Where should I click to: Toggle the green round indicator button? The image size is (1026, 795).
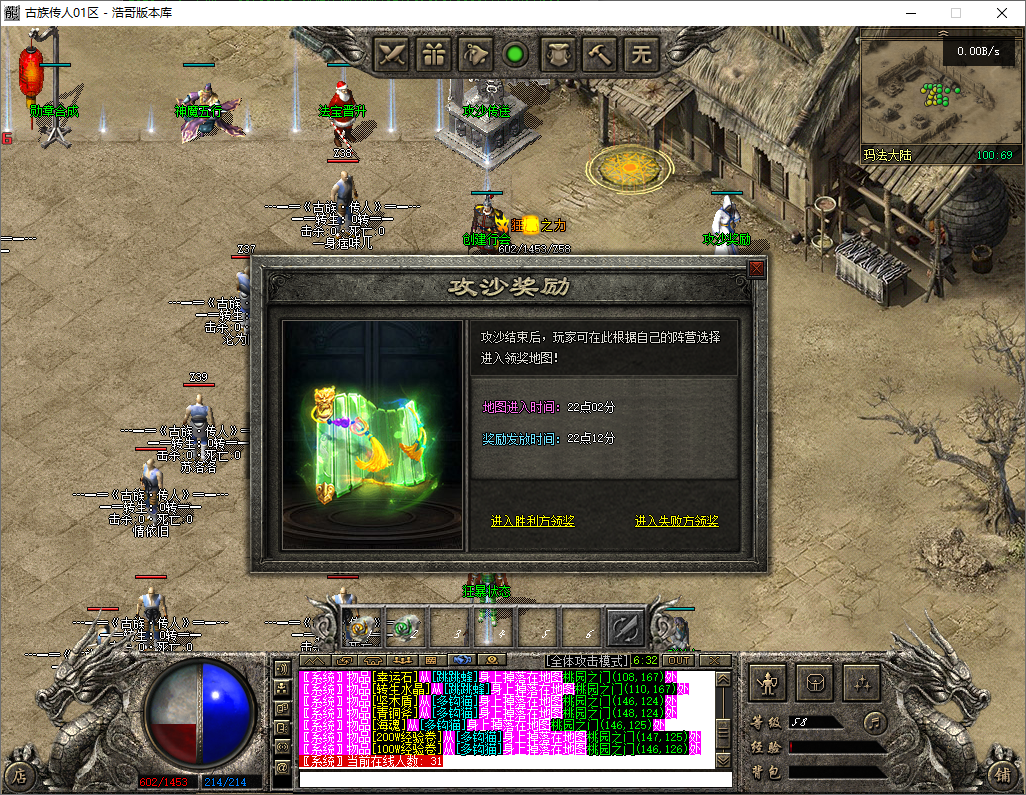[516, 54]
